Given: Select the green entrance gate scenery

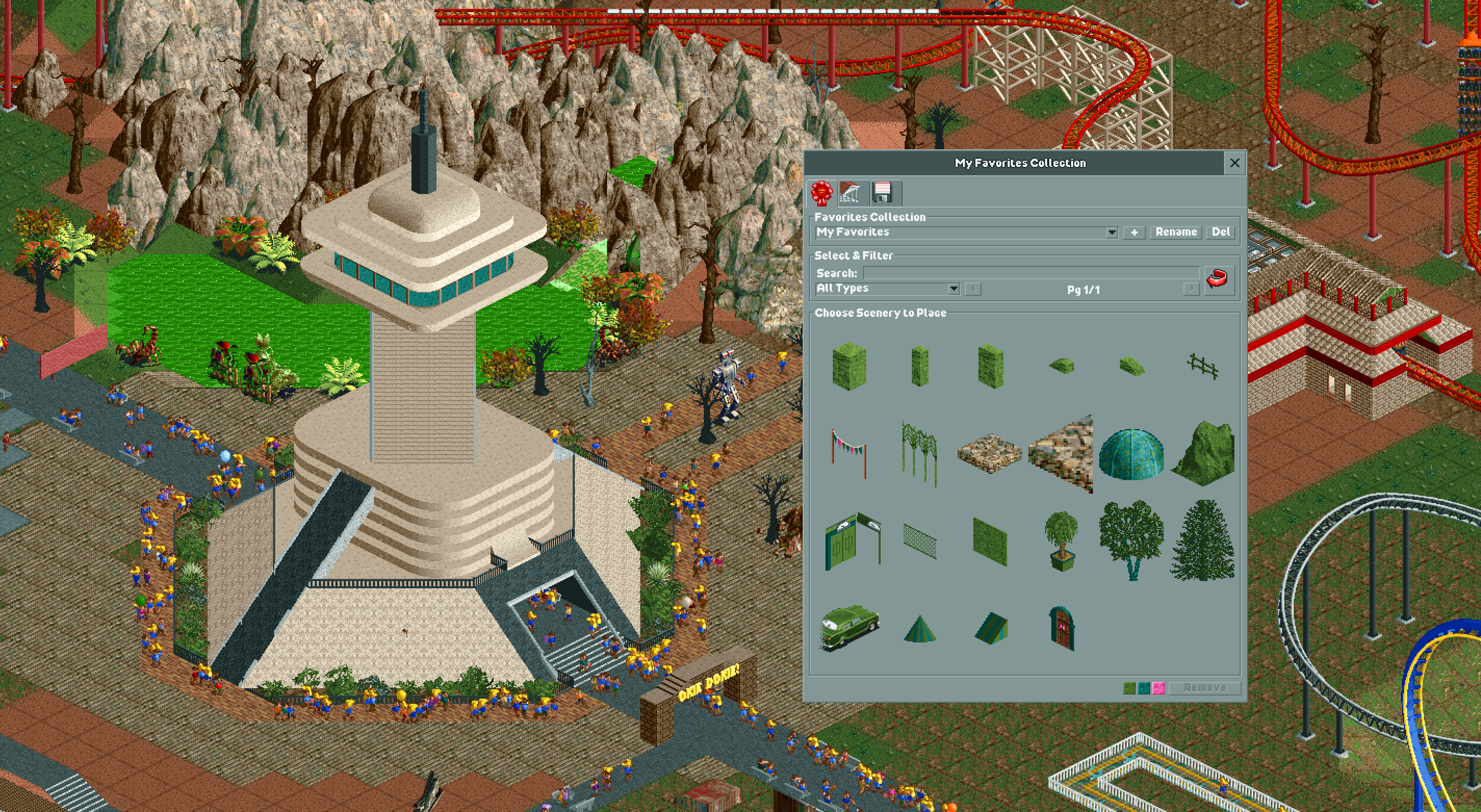Looking at the screenshot, I should click(x=852, y=542).
